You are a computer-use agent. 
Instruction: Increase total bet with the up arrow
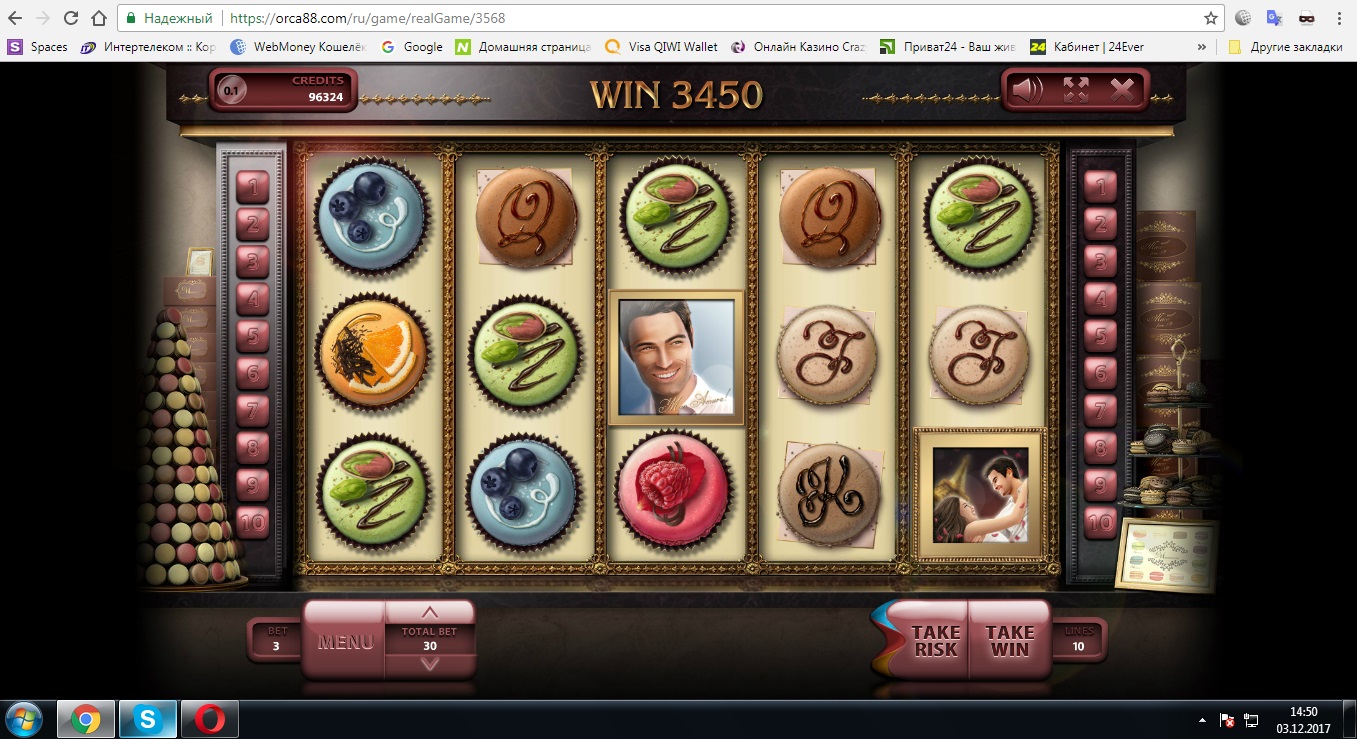(x=430, y=613)
